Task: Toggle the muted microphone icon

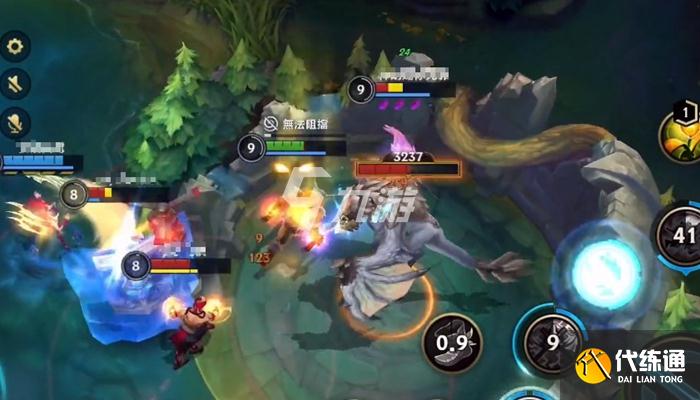Action: click(16, 123)
